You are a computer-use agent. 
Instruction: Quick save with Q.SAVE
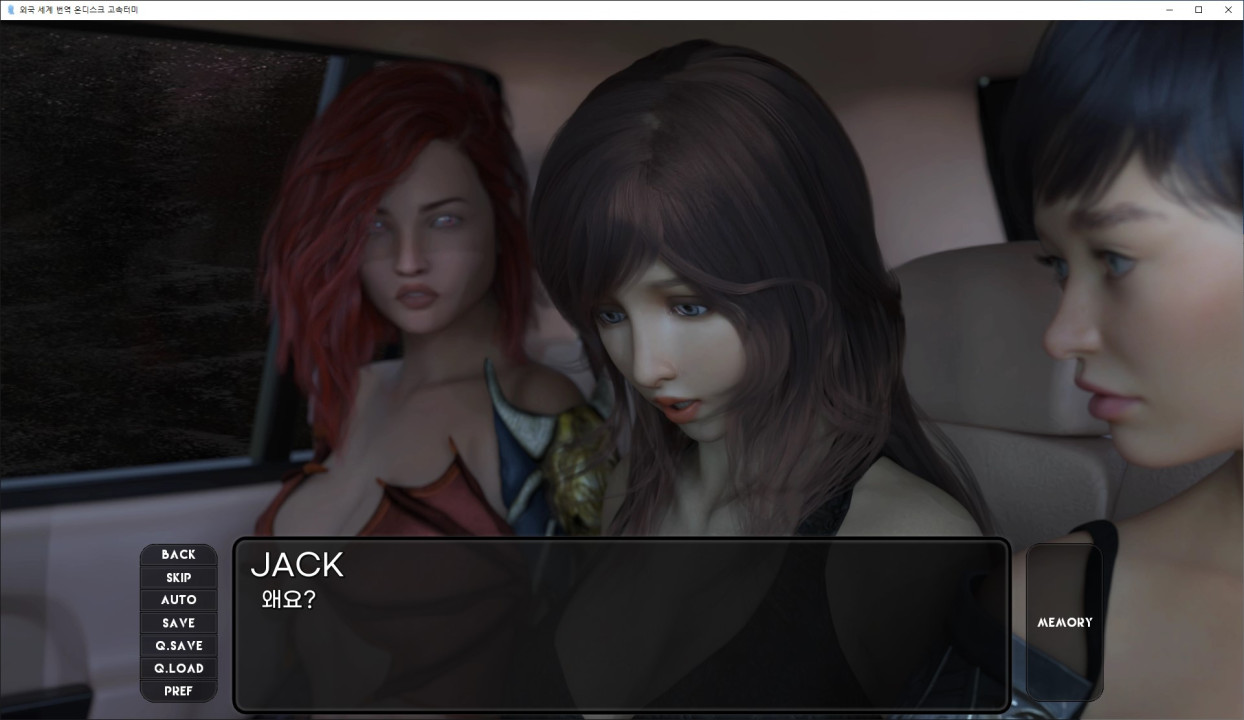click(x=178, y=646)
